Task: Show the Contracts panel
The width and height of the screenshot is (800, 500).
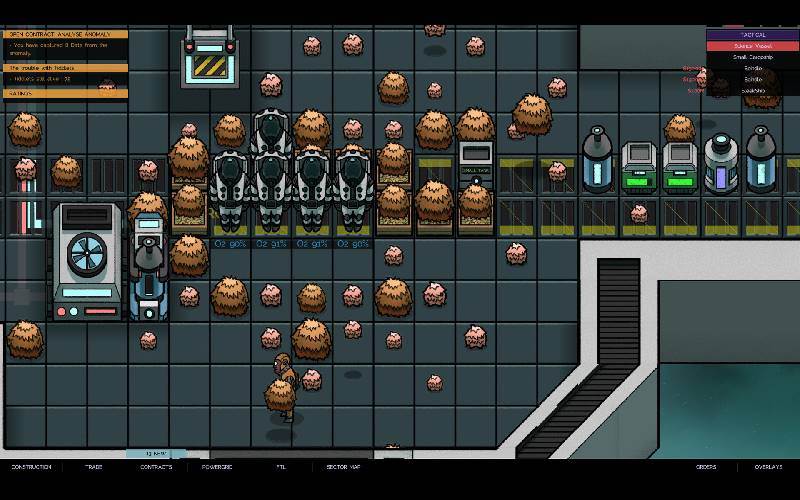Action: (x=156, y=467)
